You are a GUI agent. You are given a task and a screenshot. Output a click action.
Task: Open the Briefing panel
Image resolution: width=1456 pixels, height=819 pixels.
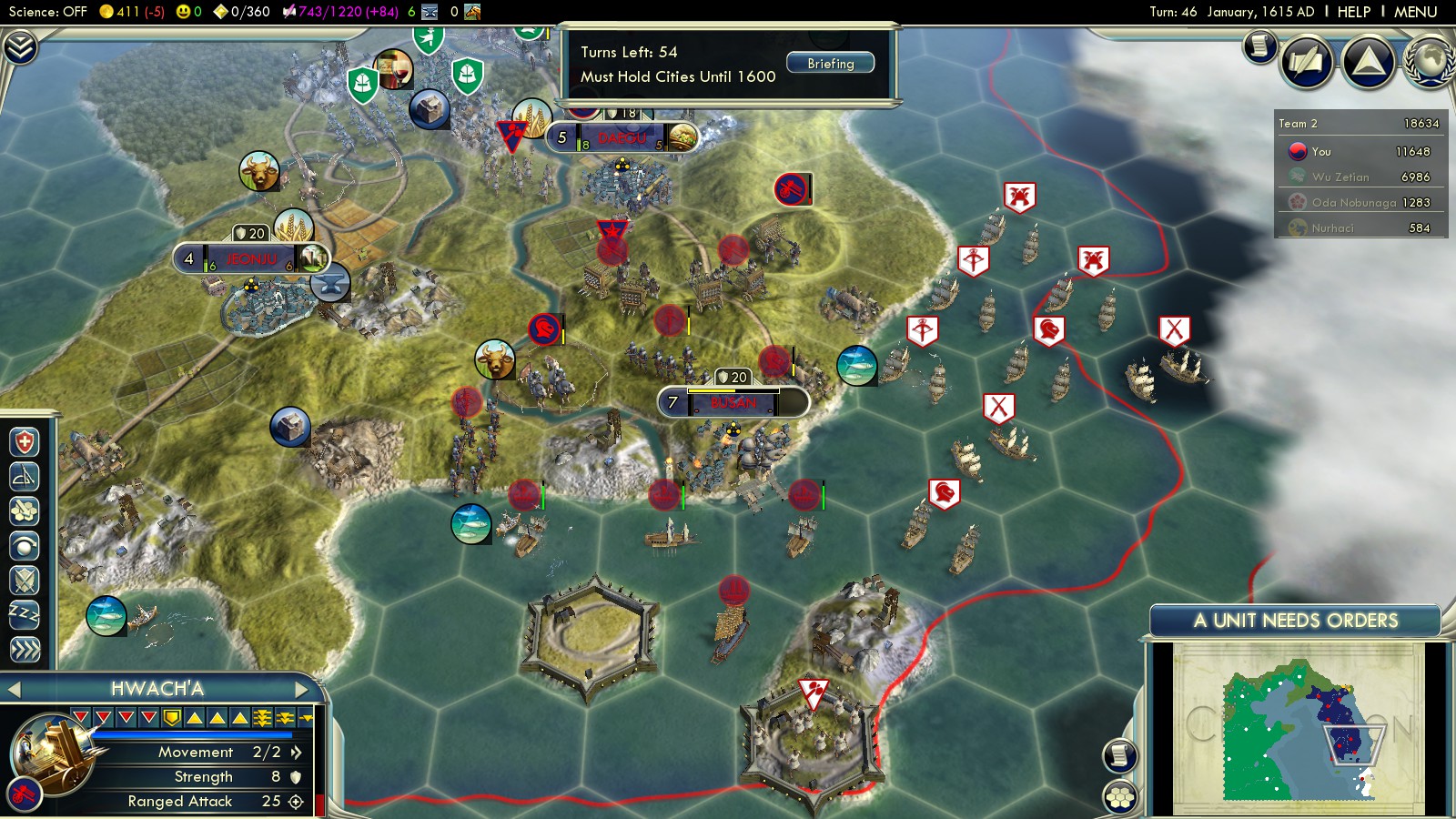click(830, 64)
